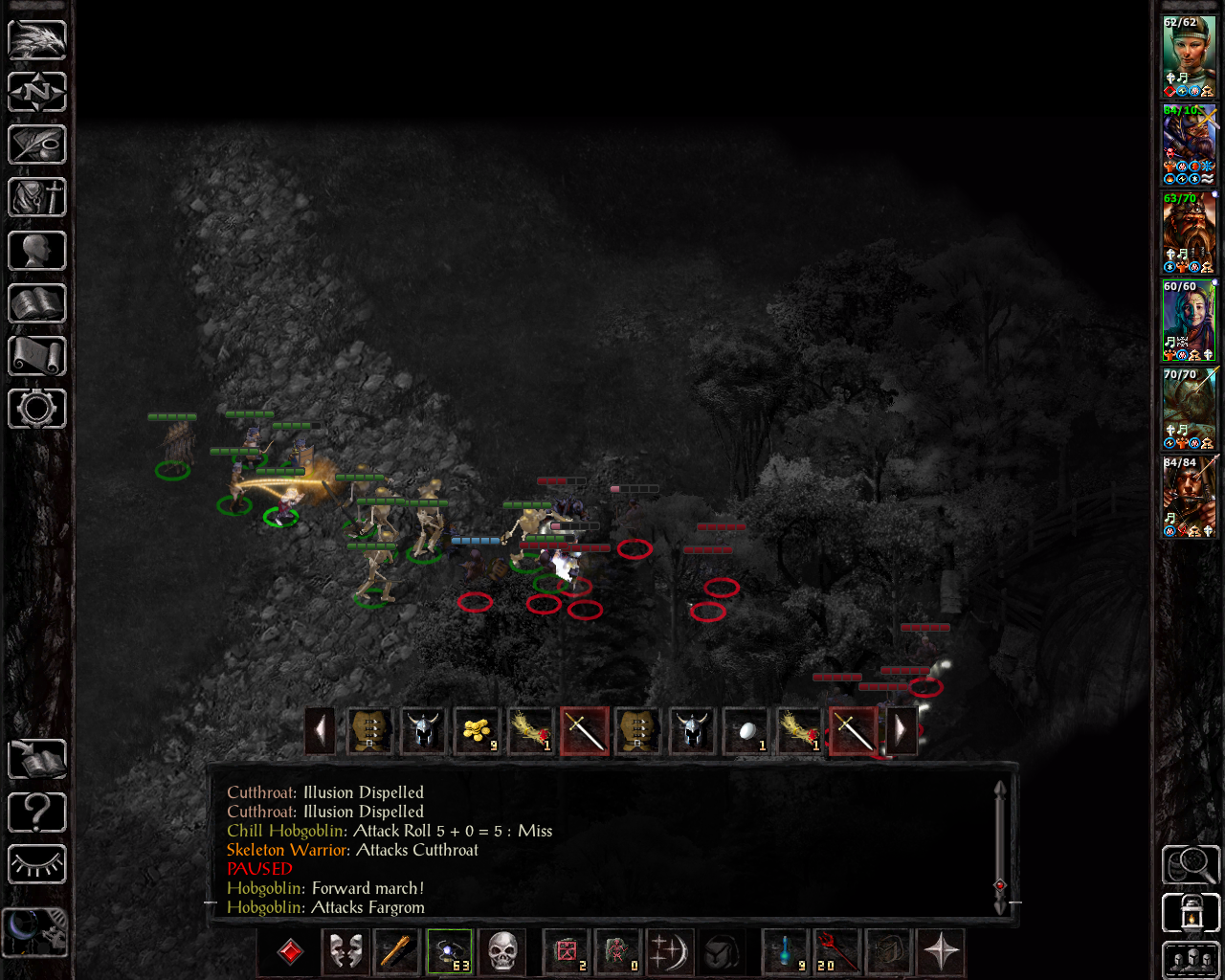The width and height of the screenshot is (1225, 980).
Task: Open the four-point star special abilities
Action: pyautogui.click(x=941, y=952)
